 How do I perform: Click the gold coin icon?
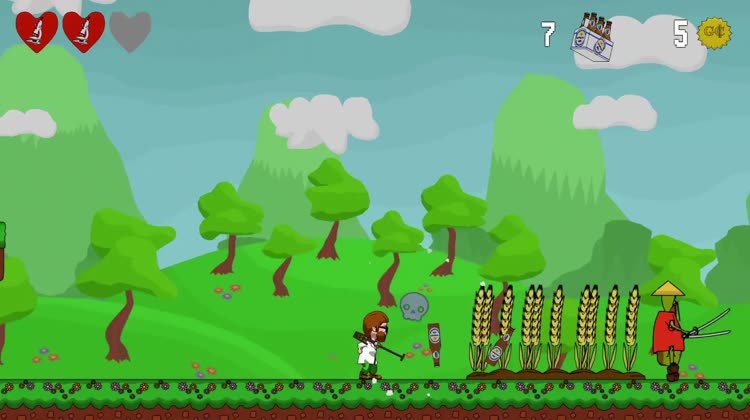(x=714, y=33)
